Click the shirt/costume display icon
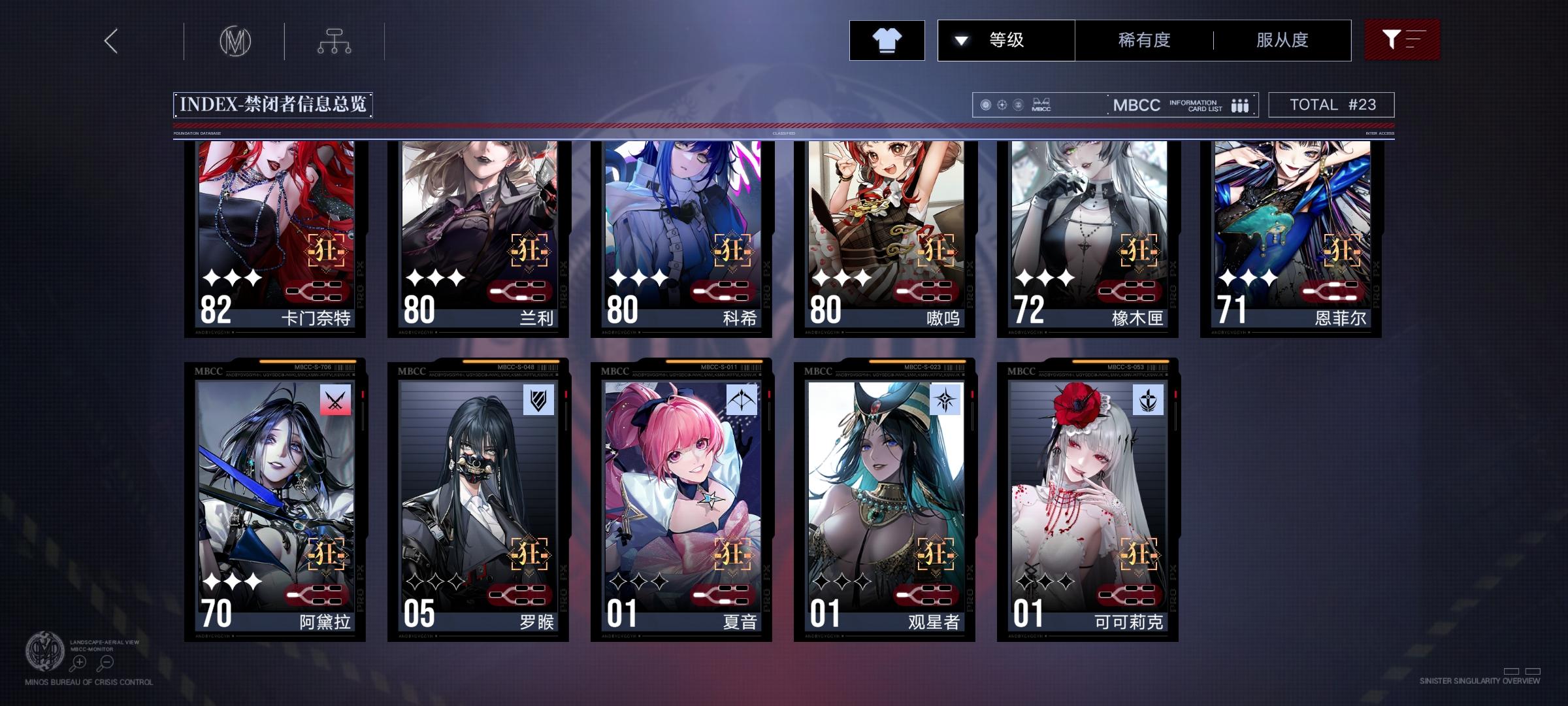1568x706 pixels. 887,40
